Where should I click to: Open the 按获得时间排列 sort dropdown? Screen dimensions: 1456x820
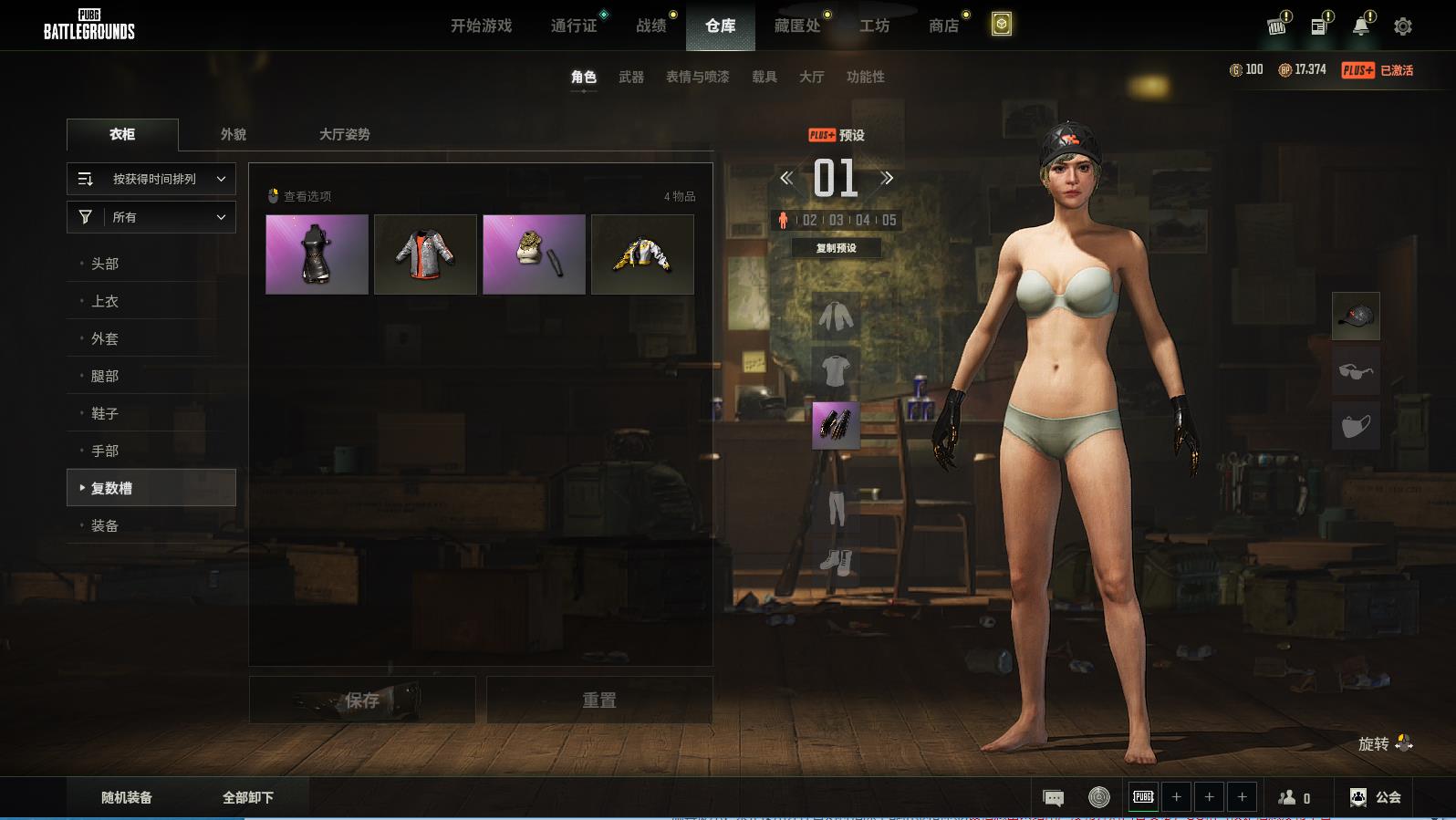[x=151, y=179]
